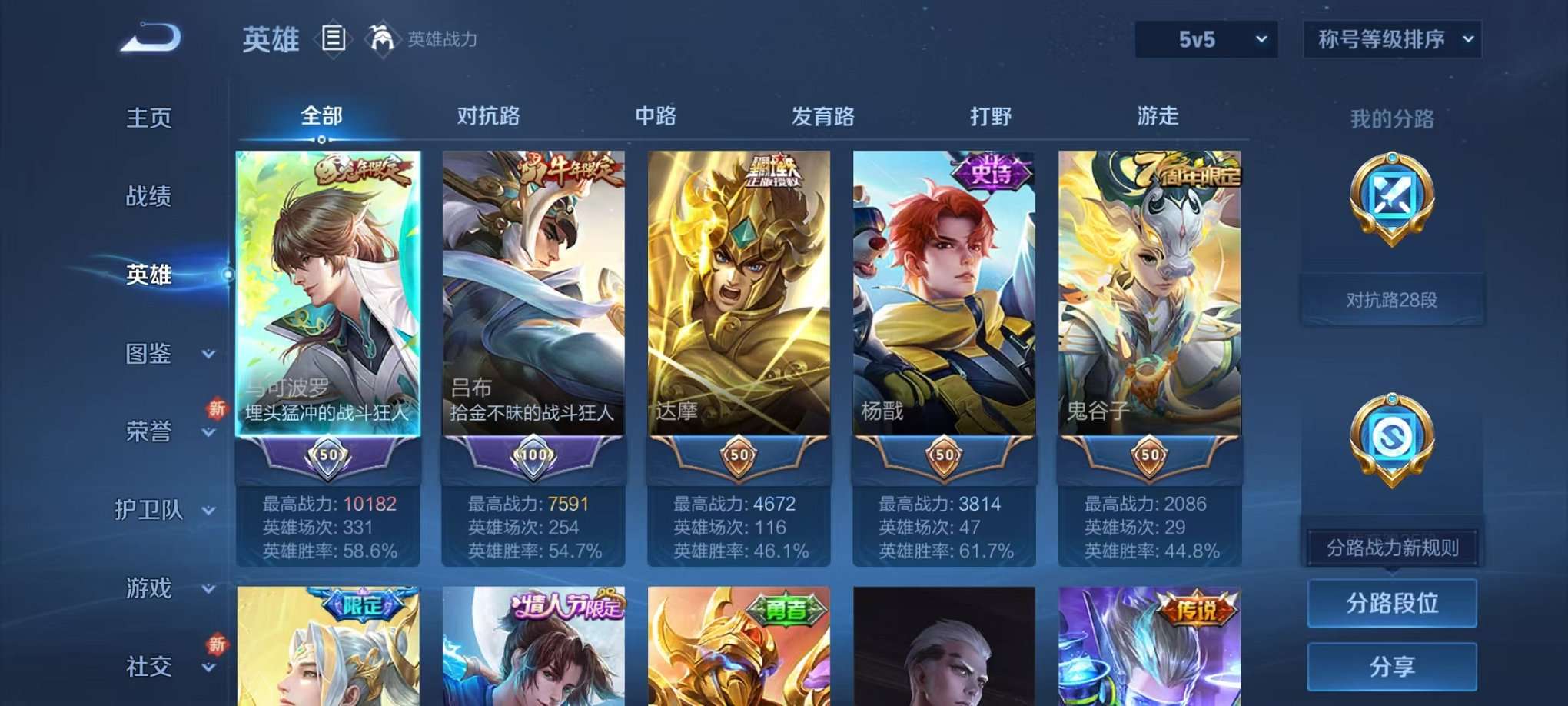Viewport: 1568px width, 706px height.
Task: Click the 分享 button on the right
Action: point(1392,665)
